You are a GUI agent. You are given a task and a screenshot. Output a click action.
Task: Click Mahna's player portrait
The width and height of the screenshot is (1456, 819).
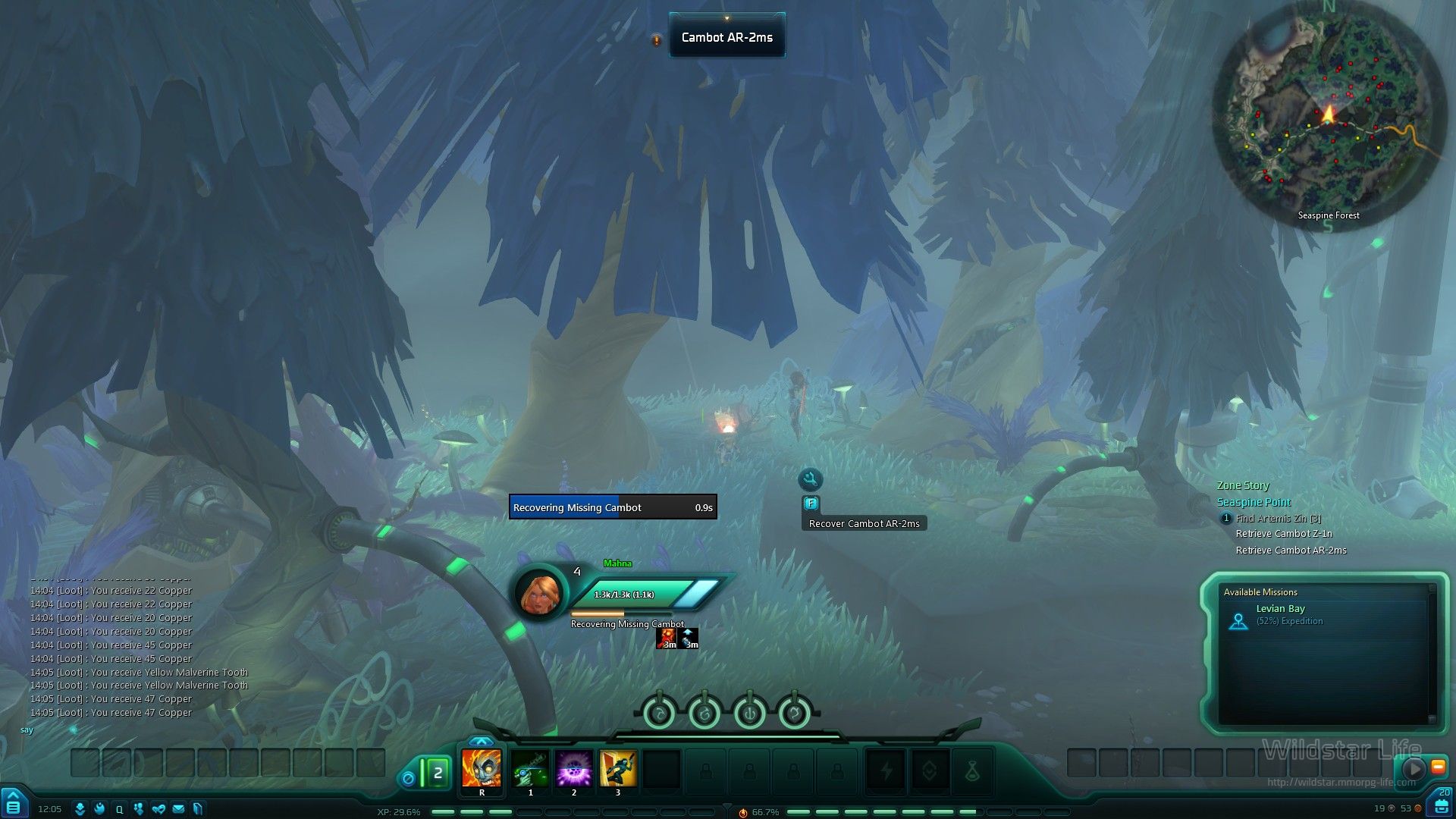coord(540,594)
